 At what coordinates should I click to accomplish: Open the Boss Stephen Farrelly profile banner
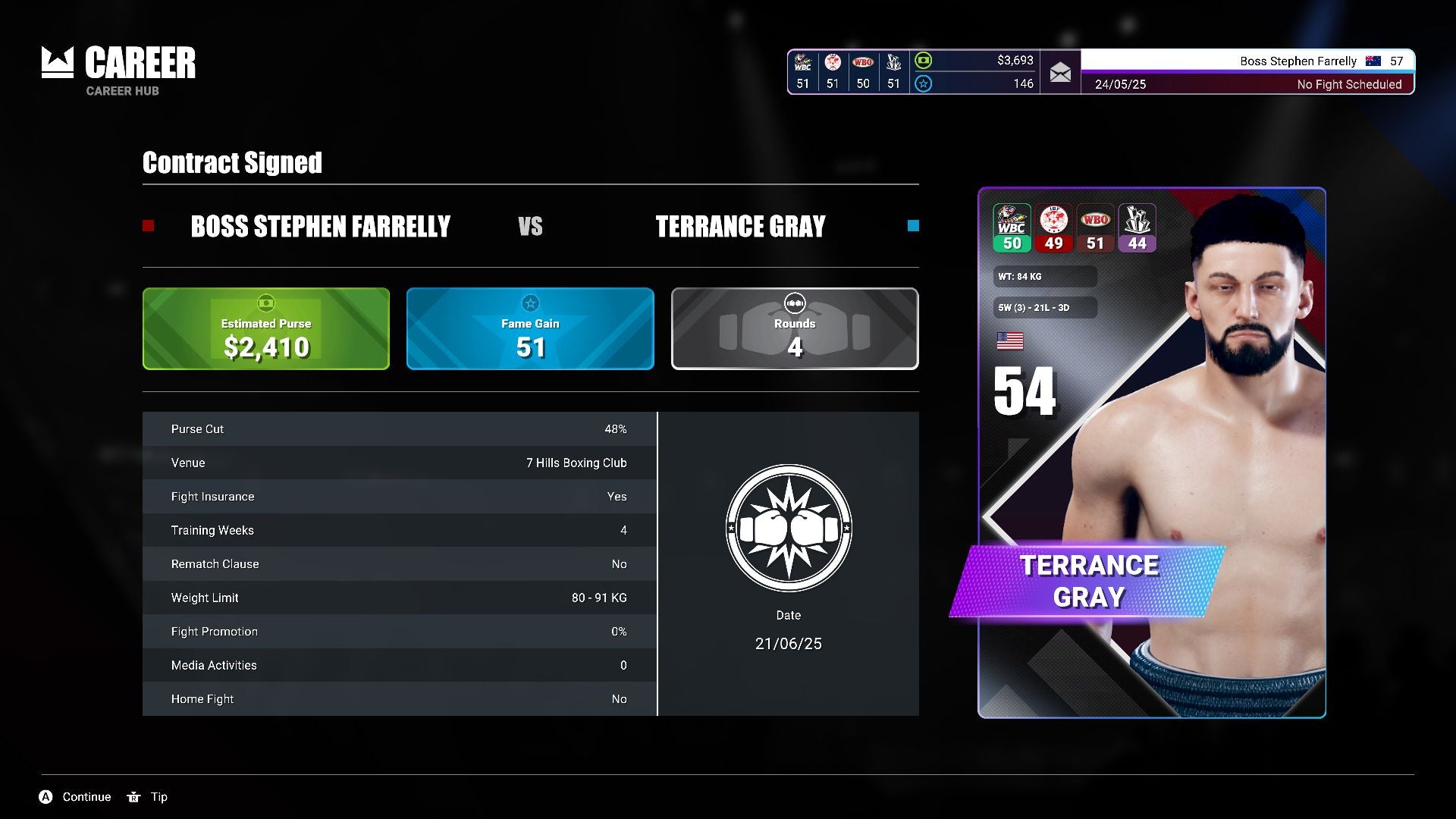tap(1247, 61)
